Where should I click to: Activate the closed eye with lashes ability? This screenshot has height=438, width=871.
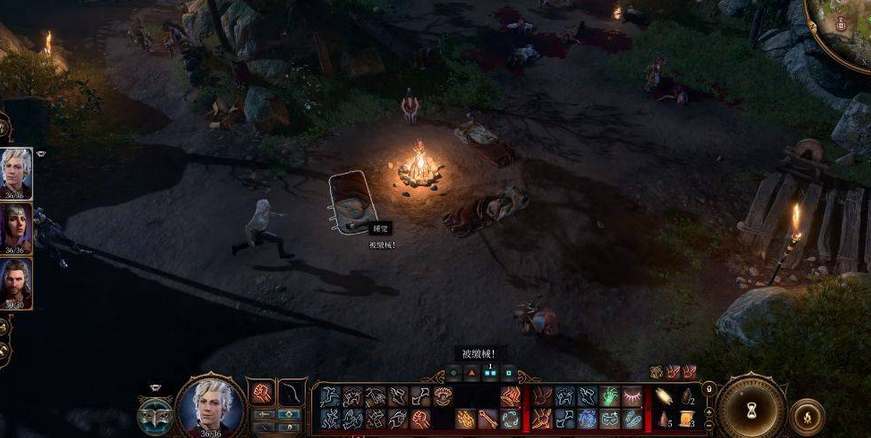(632, 396)
